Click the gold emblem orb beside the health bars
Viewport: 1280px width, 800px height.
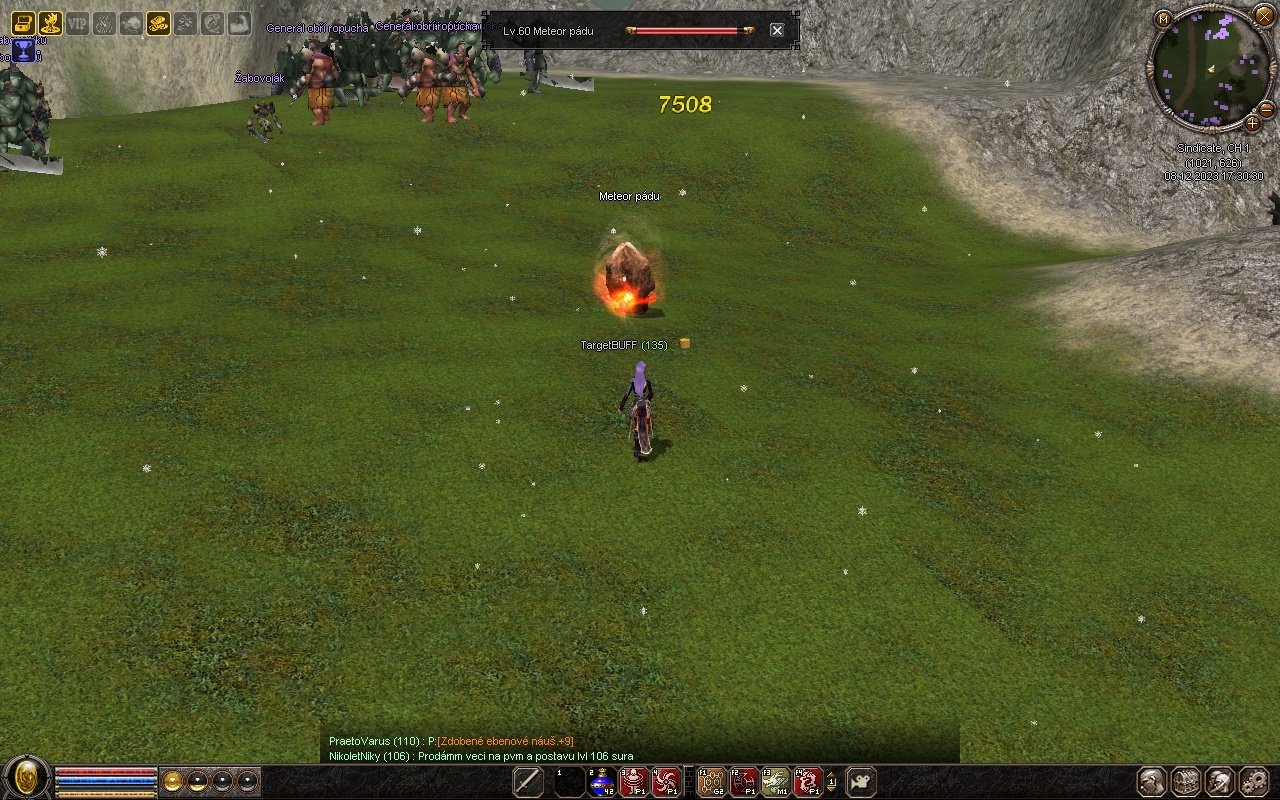(x=27, y=778)
